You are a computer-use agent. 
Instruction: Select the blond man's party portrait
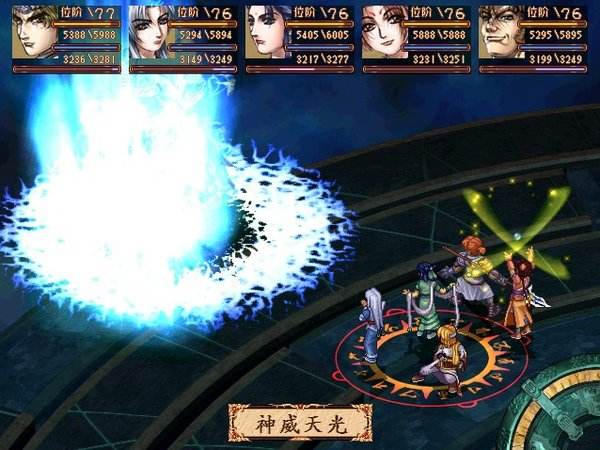(x=35, y=34)
